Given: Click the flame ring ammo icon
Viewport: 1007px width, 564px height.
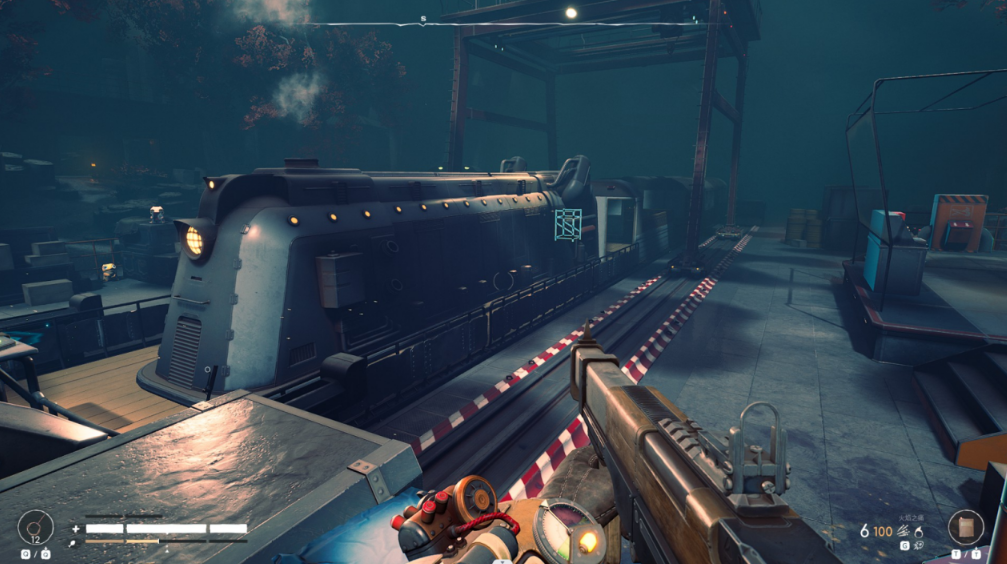Looking at the screenshot, I should (917, 531).
